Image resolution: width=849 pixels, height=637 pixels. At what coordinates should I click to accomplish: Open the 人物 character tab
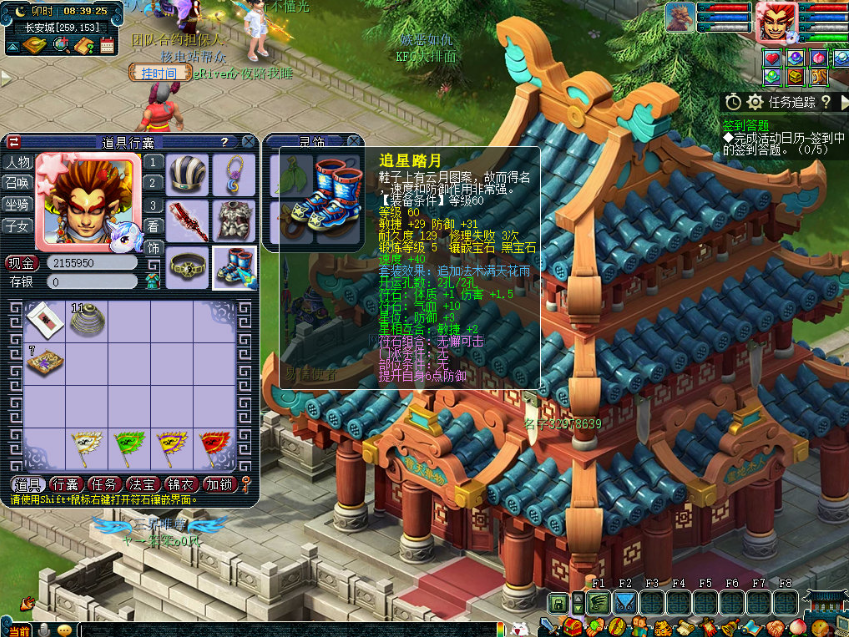click(x=17, y=162)
